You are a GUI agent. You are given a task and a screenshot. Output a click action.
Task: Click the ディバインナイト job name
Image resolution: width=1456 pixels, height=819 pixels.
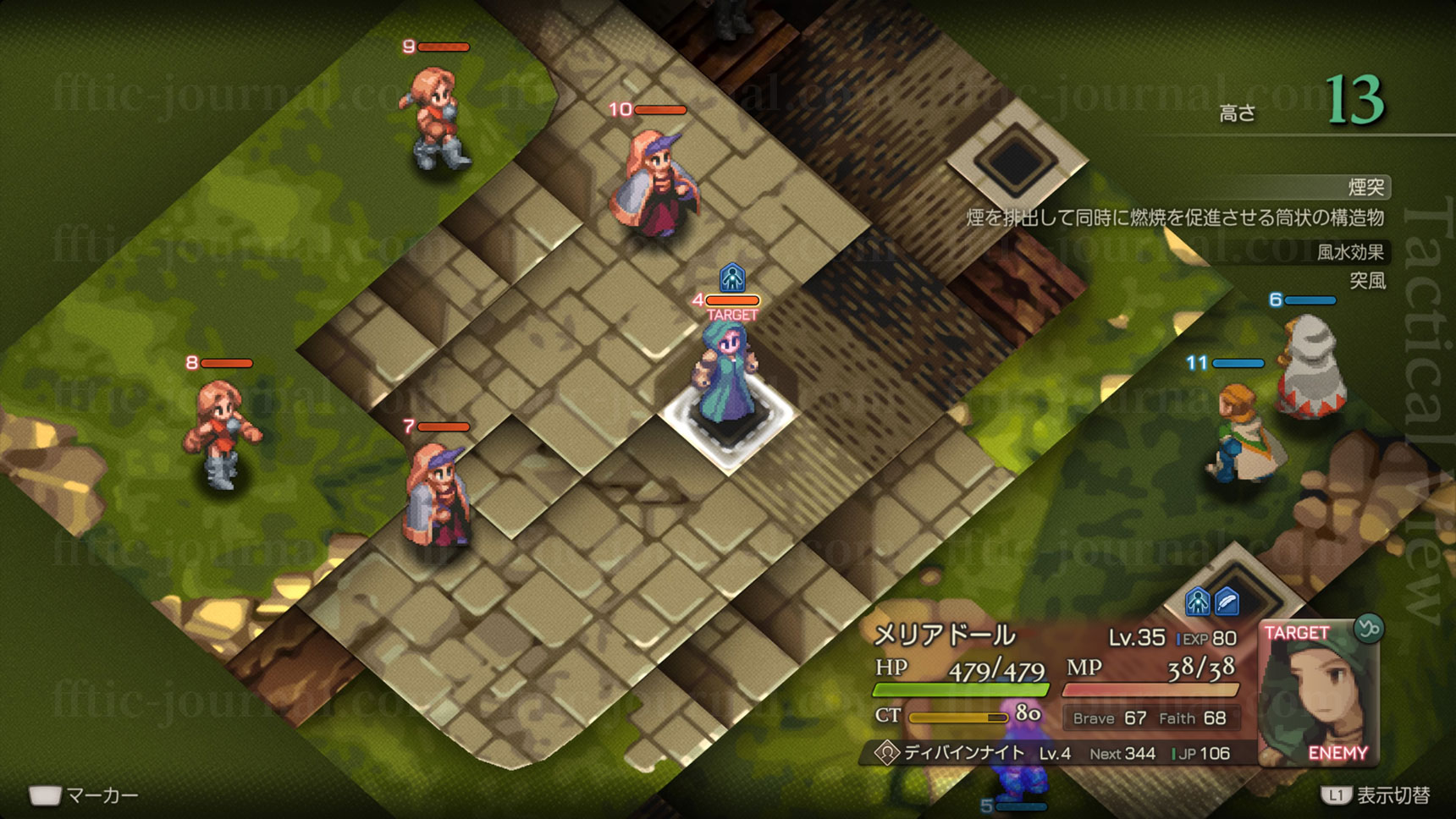click(963, 753)
